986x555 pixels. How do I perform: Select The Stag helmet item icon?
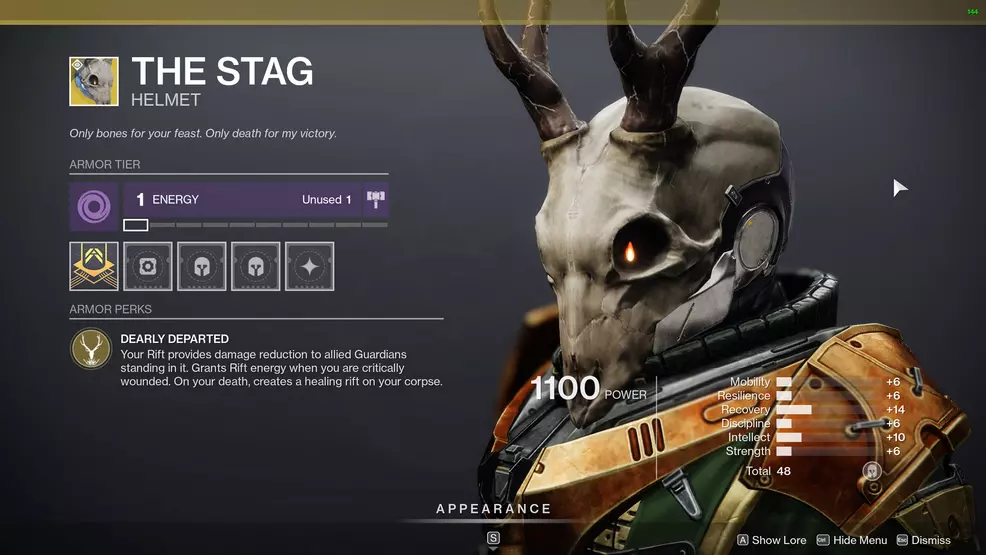[x=94, y=81]
